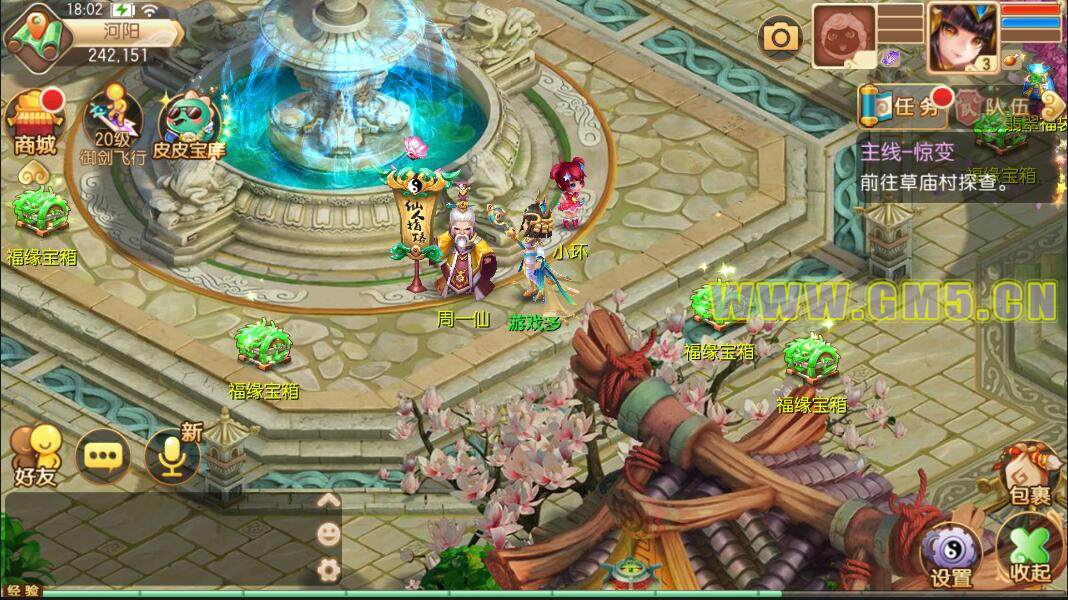Expand the chat box with the up arrow
Image resolution: width=1068 pixels, height=600 pixels.
click(x=327, y=501)
